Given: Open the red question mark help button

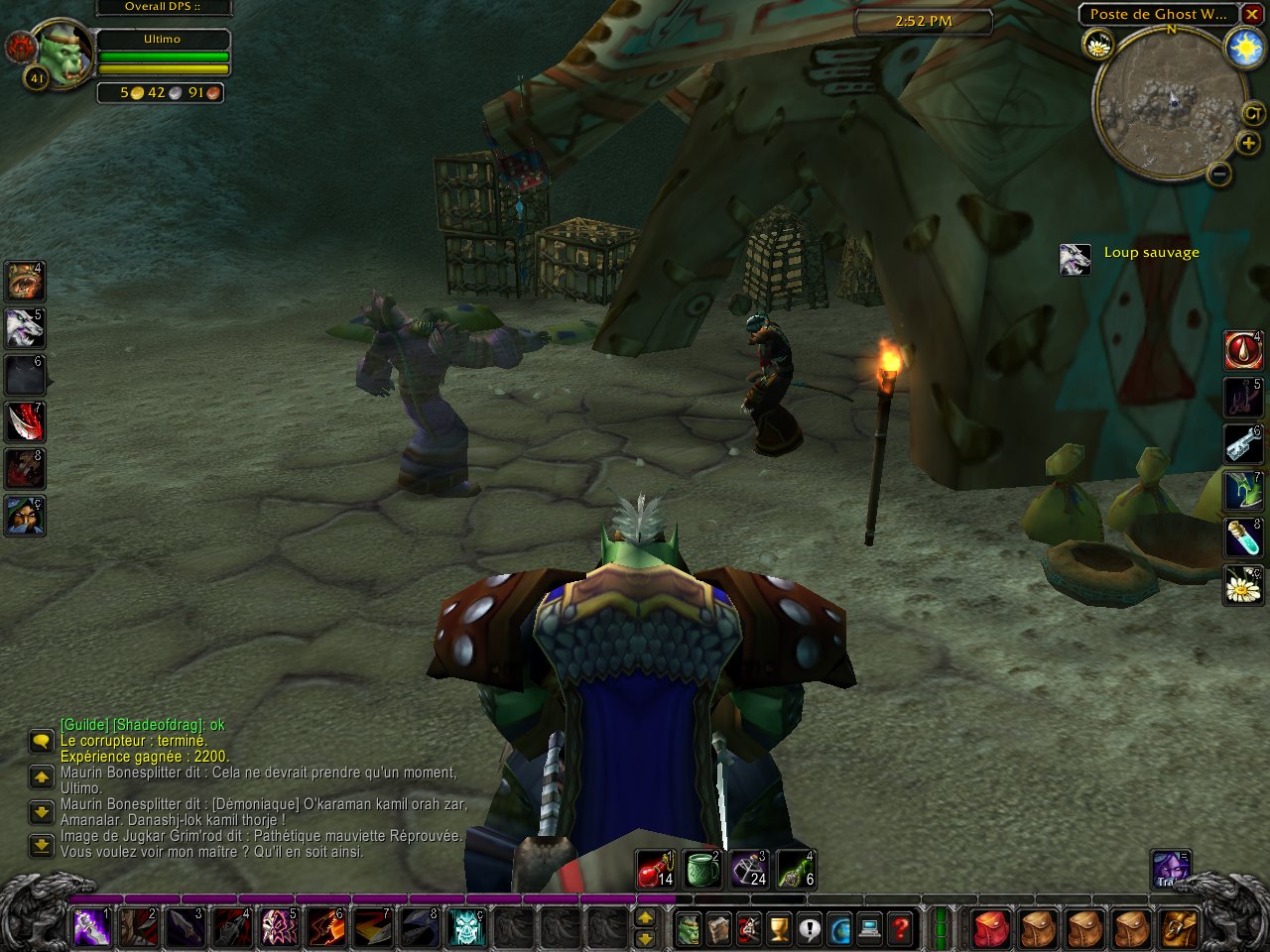Looking at the screenshot, I should click(900, 929).
